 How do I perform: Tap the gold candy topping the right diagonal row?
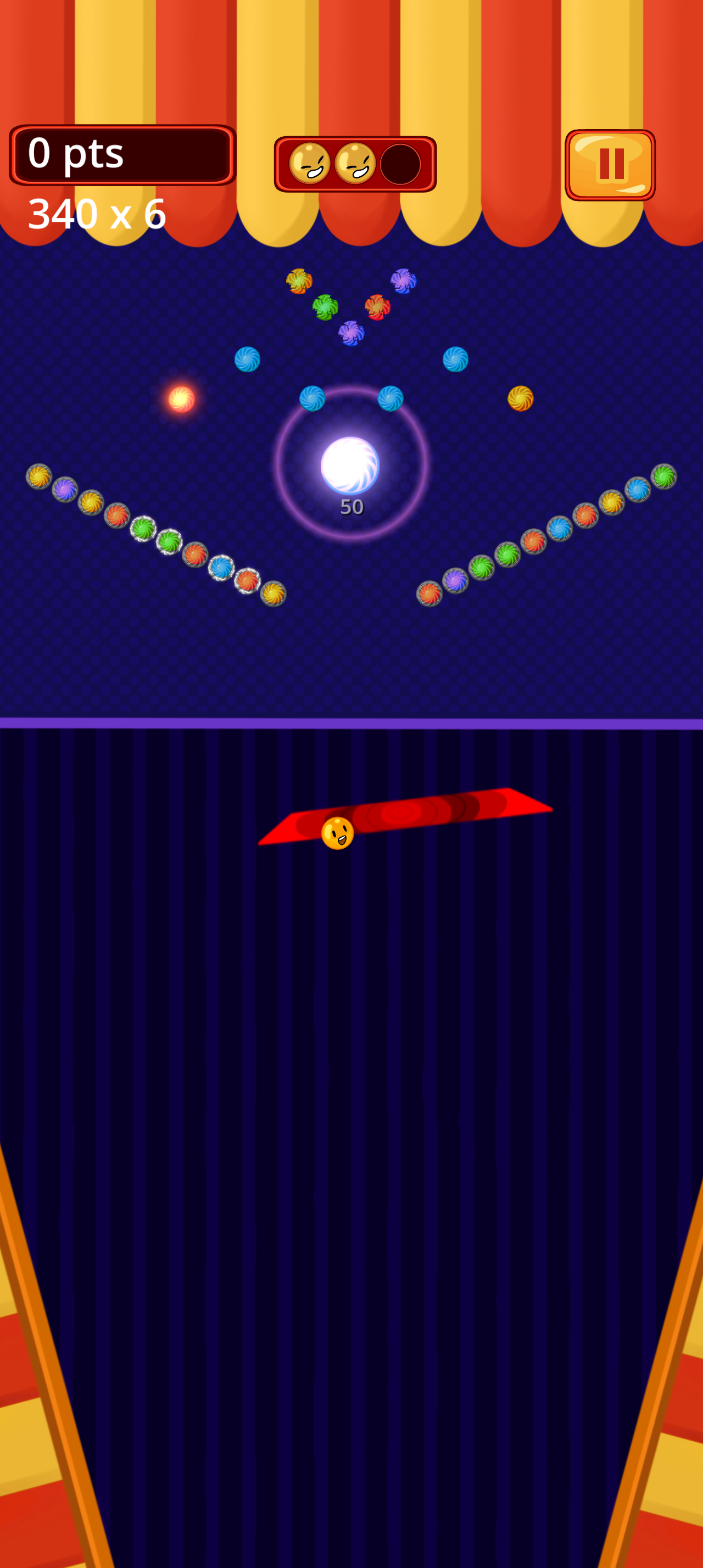[612, 503]
